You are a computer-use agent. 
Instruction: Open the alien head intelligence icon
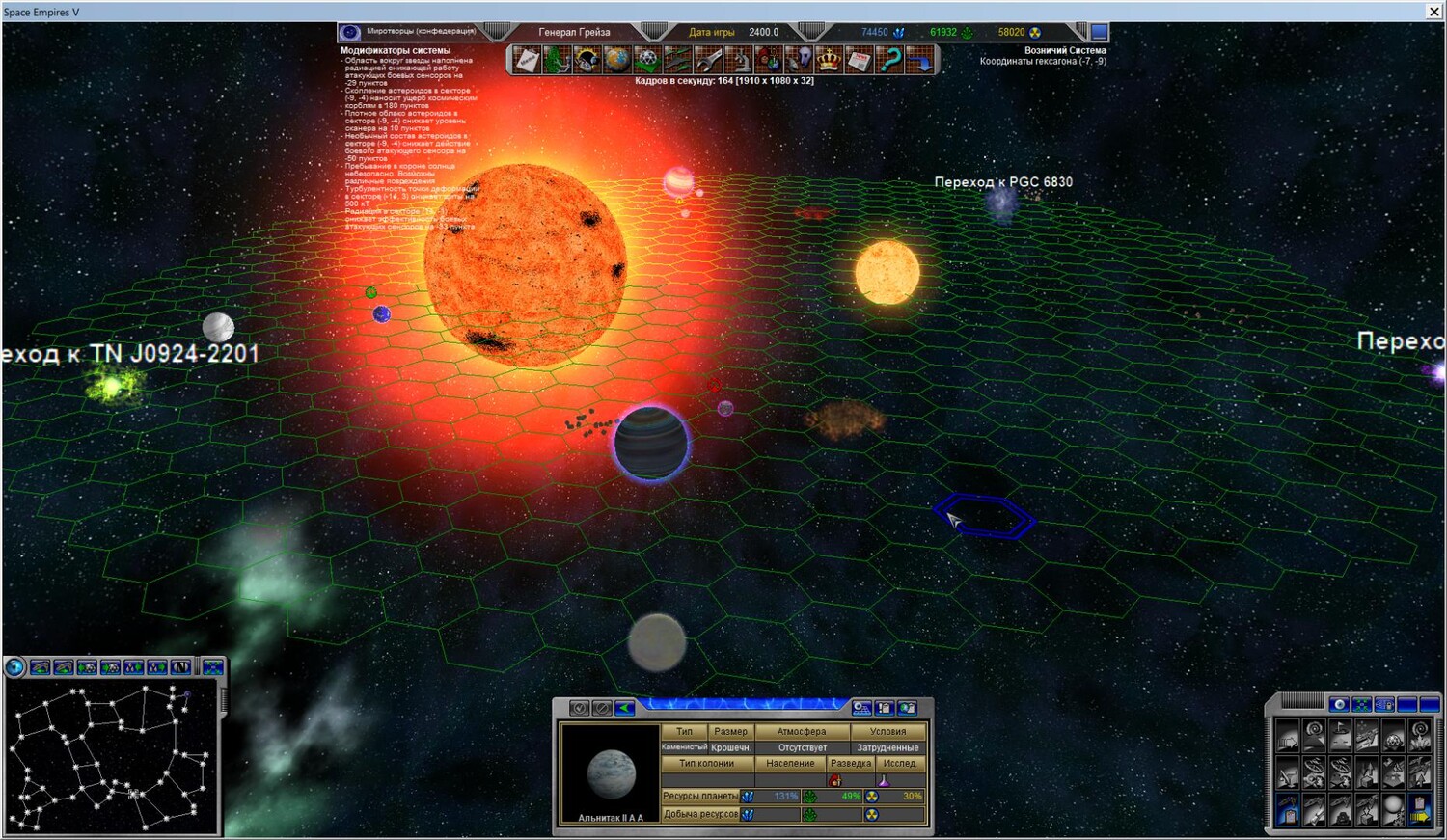[799, 61]
